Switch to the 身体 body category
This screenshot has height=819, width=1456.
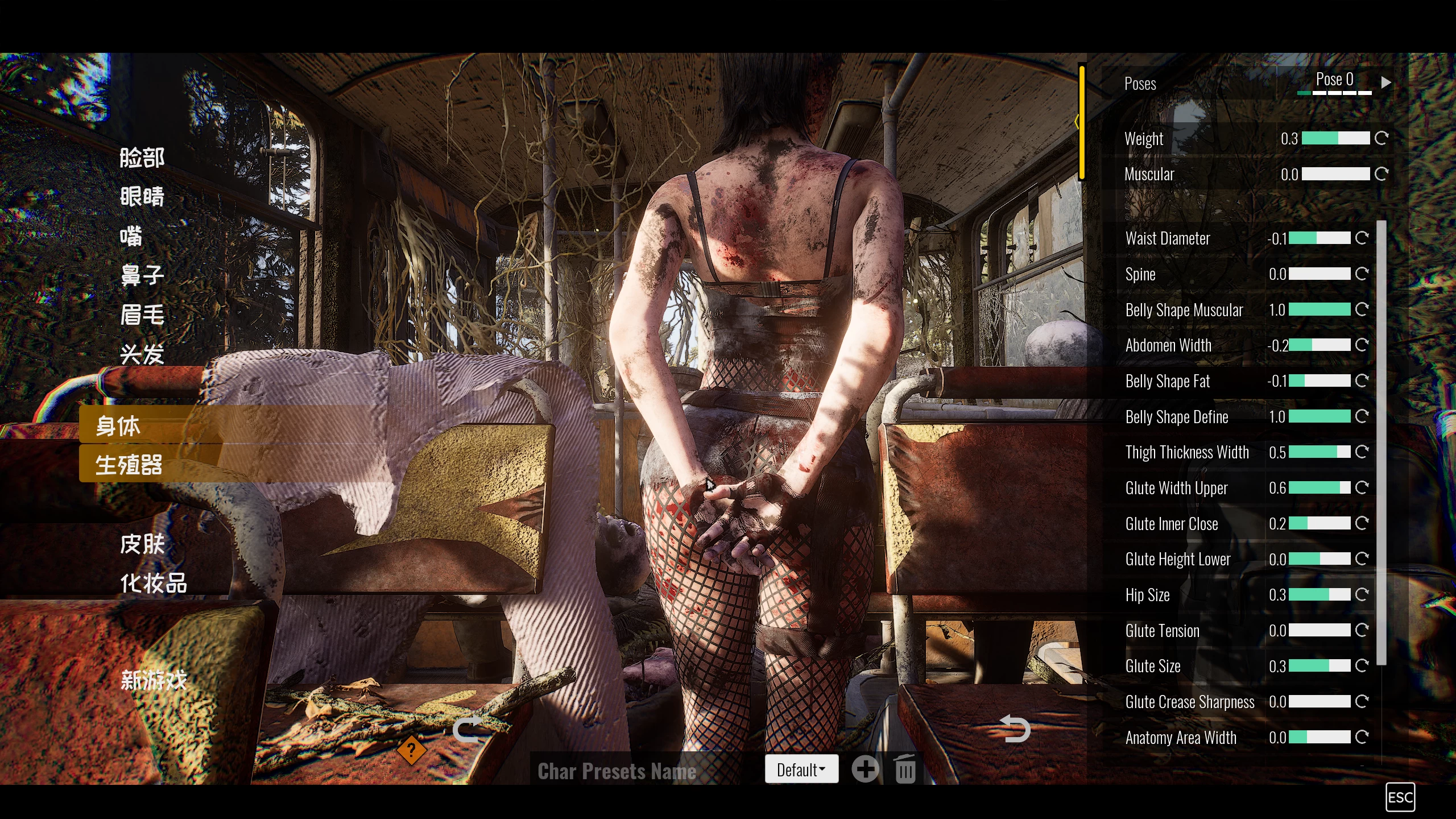click(x=118, y=425)
